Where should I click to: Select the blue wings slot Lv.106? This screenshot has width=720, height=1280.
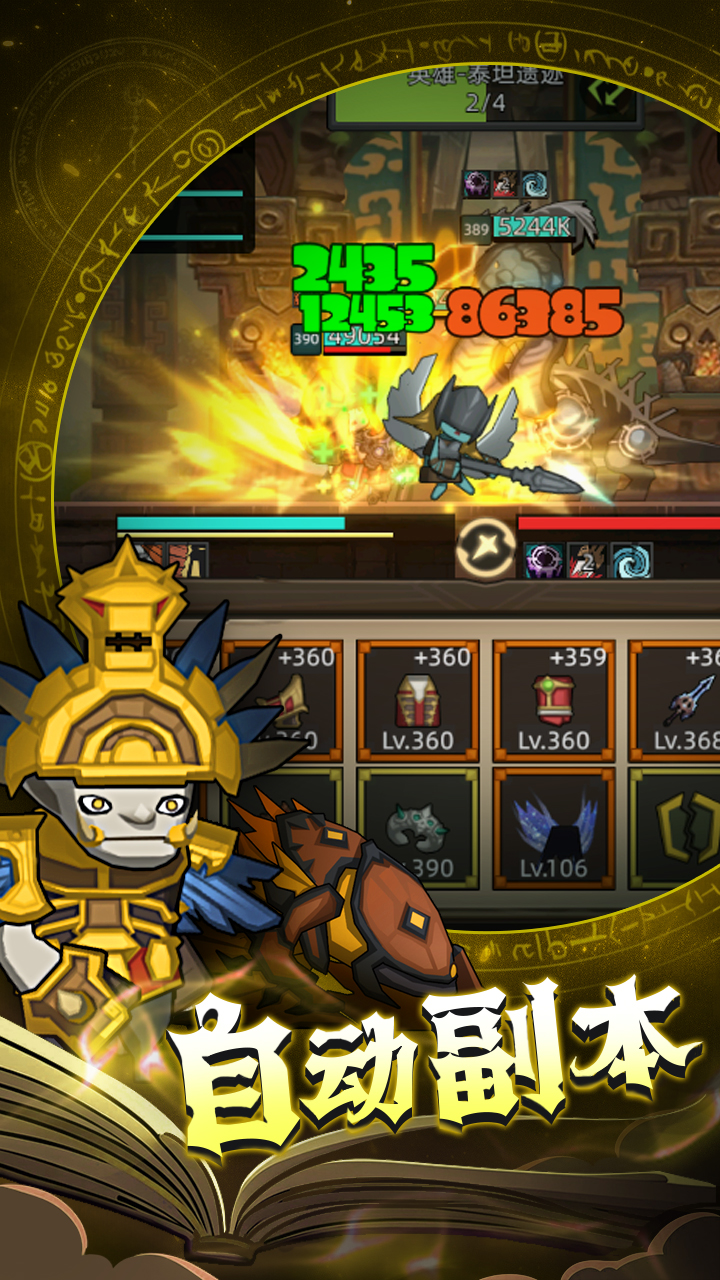coord(553,828)
